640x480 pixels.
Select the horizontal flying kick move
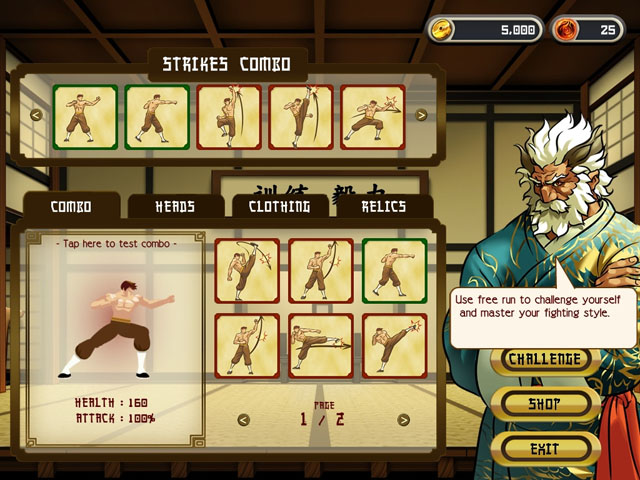[321, 346]
